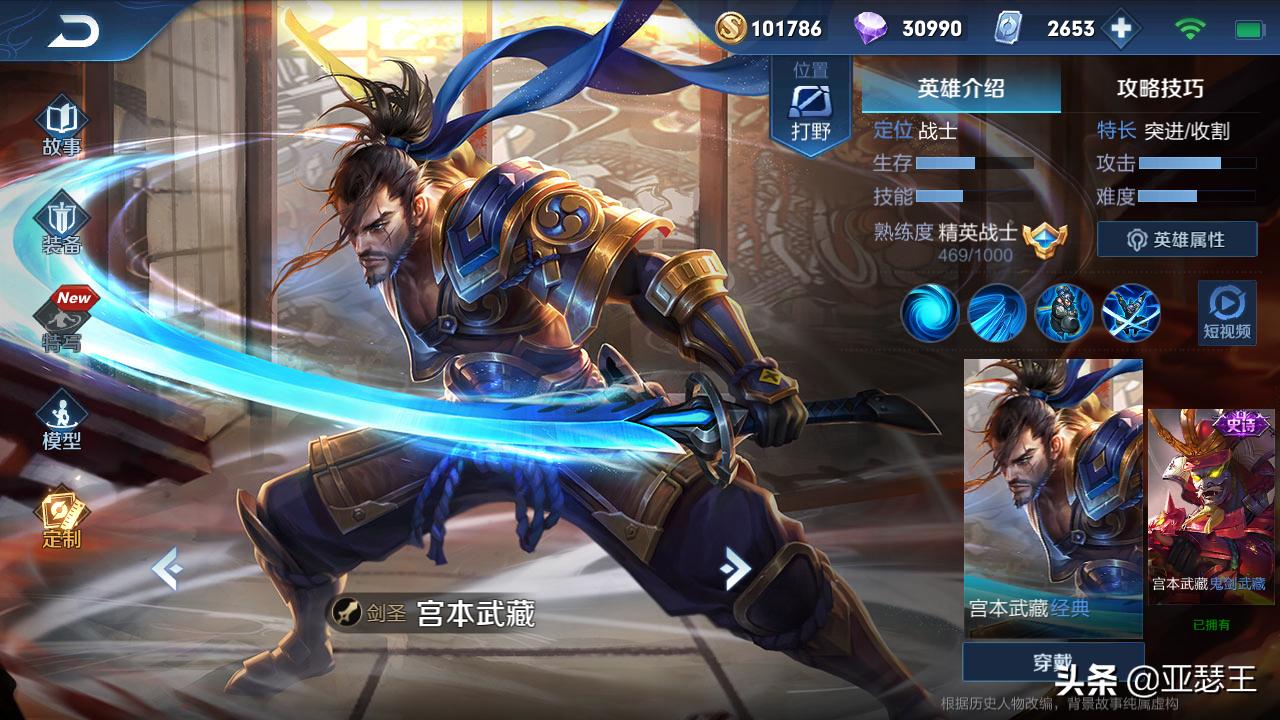
Task: Select Miyamoto's first passive skill icon
Action: tap(928, 313)
